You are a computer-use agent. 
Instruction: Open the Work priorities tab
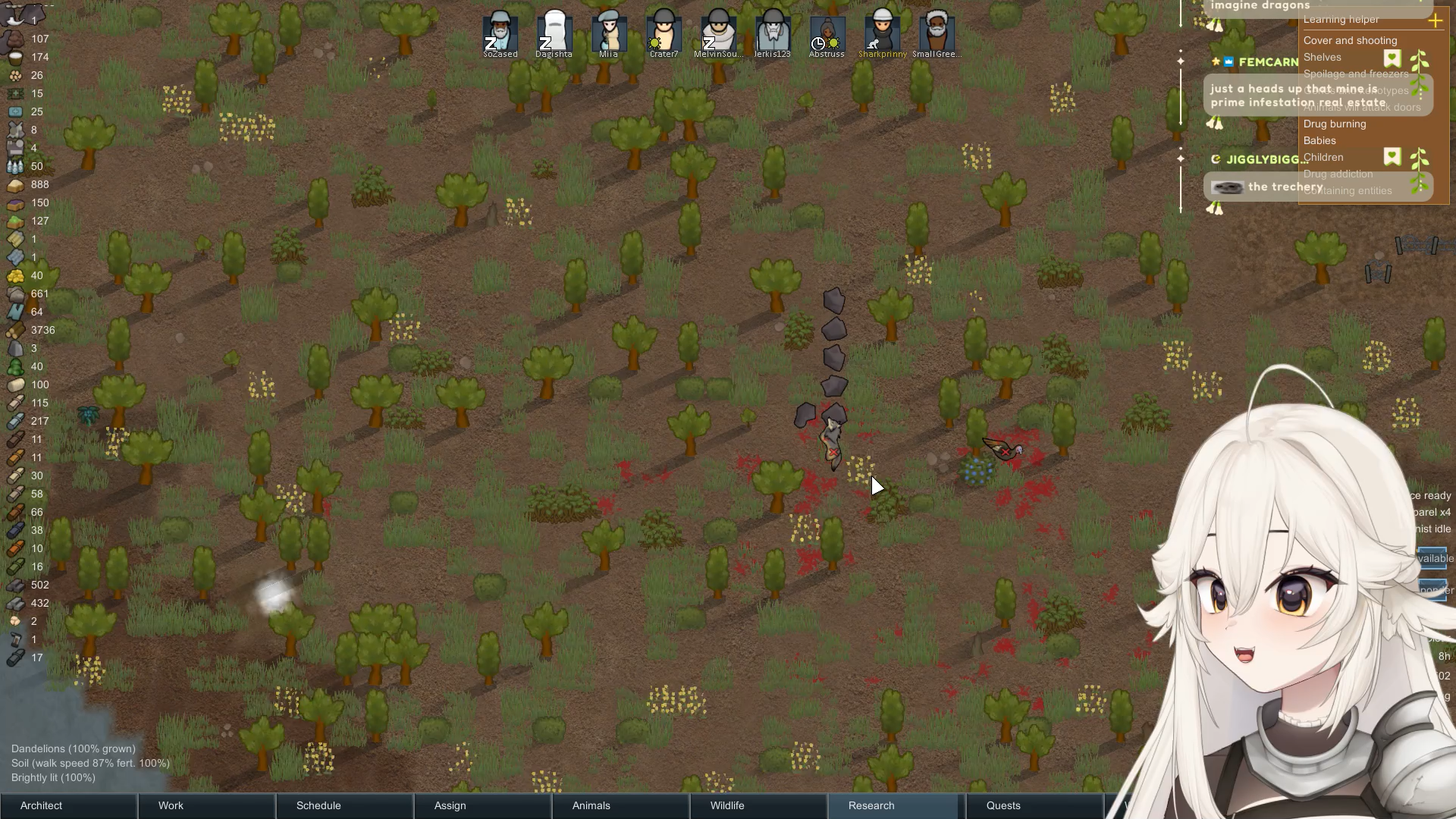(x=206, y=805)
